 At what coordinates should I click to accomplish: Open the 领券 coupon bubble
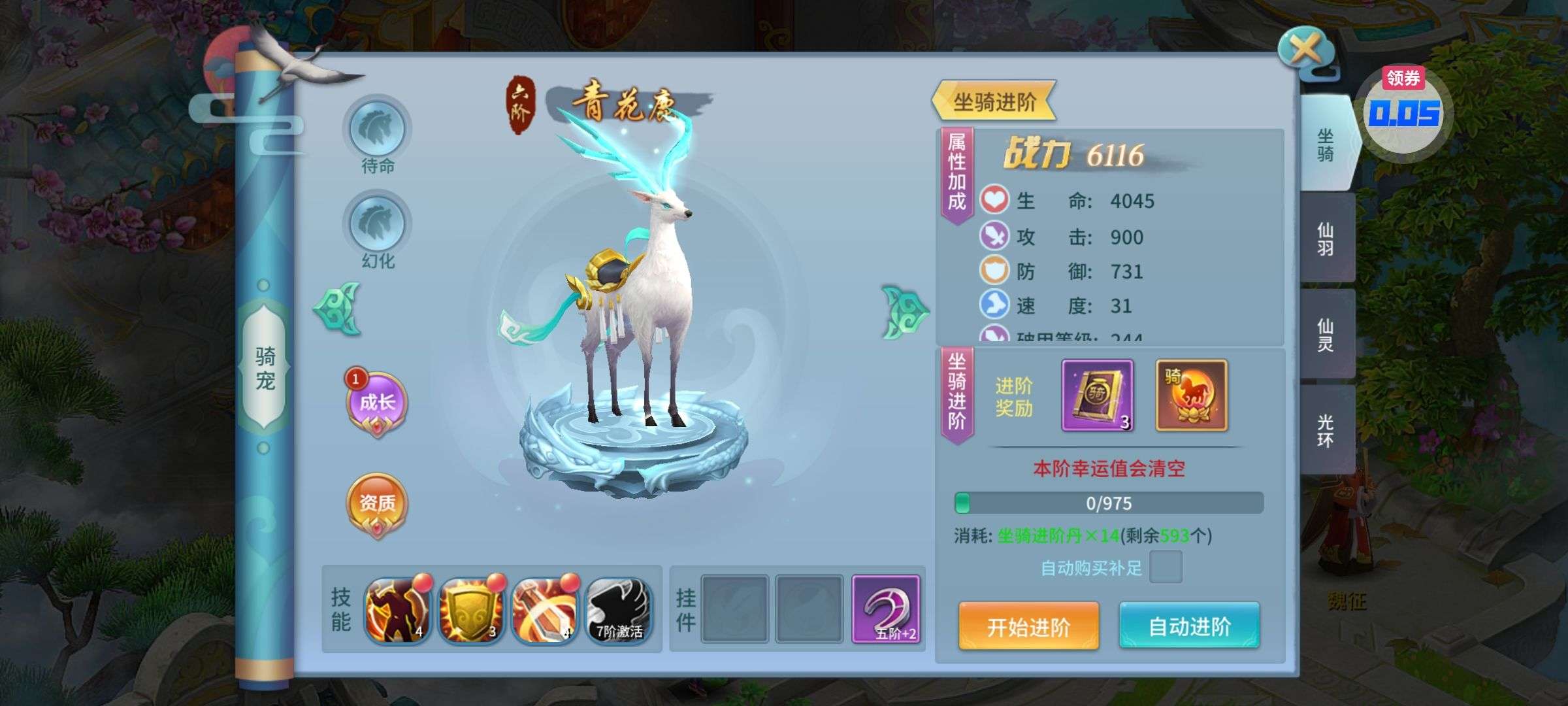[x=1403, y=110]
